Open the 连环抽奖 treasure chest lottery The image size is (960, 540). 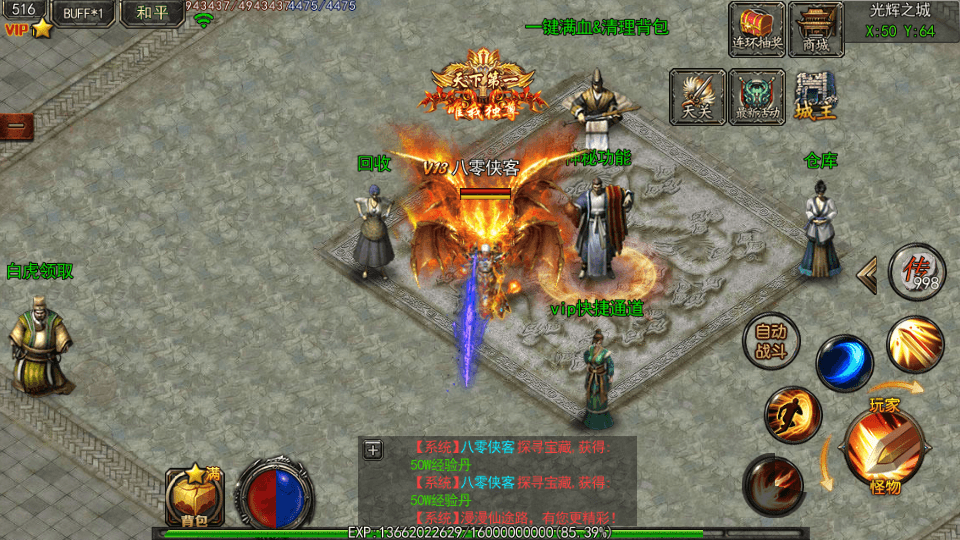pyautogui.click(x=757, y=28)
